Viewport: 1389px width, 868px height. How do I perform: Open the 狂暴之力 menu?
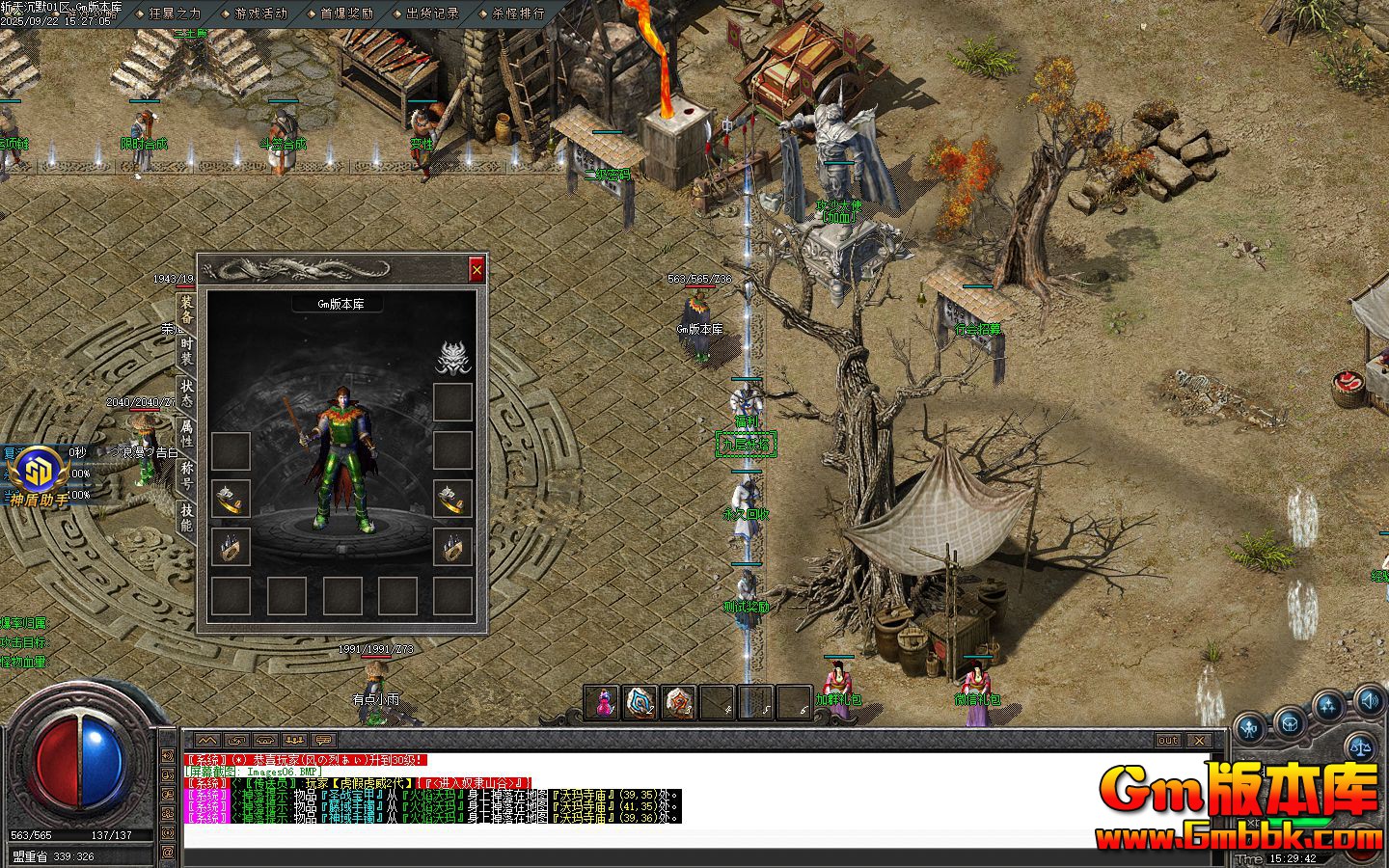pos(175,14)
